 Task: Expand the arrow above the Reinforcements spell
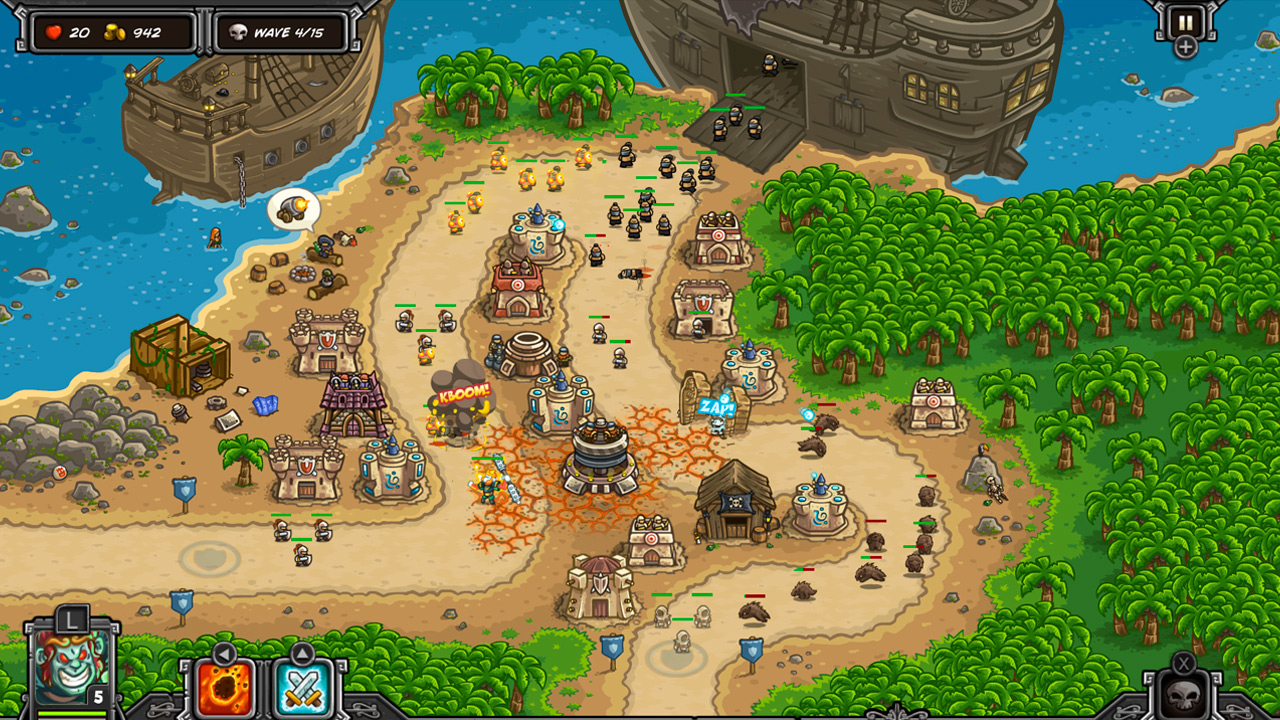click(303, 653)
